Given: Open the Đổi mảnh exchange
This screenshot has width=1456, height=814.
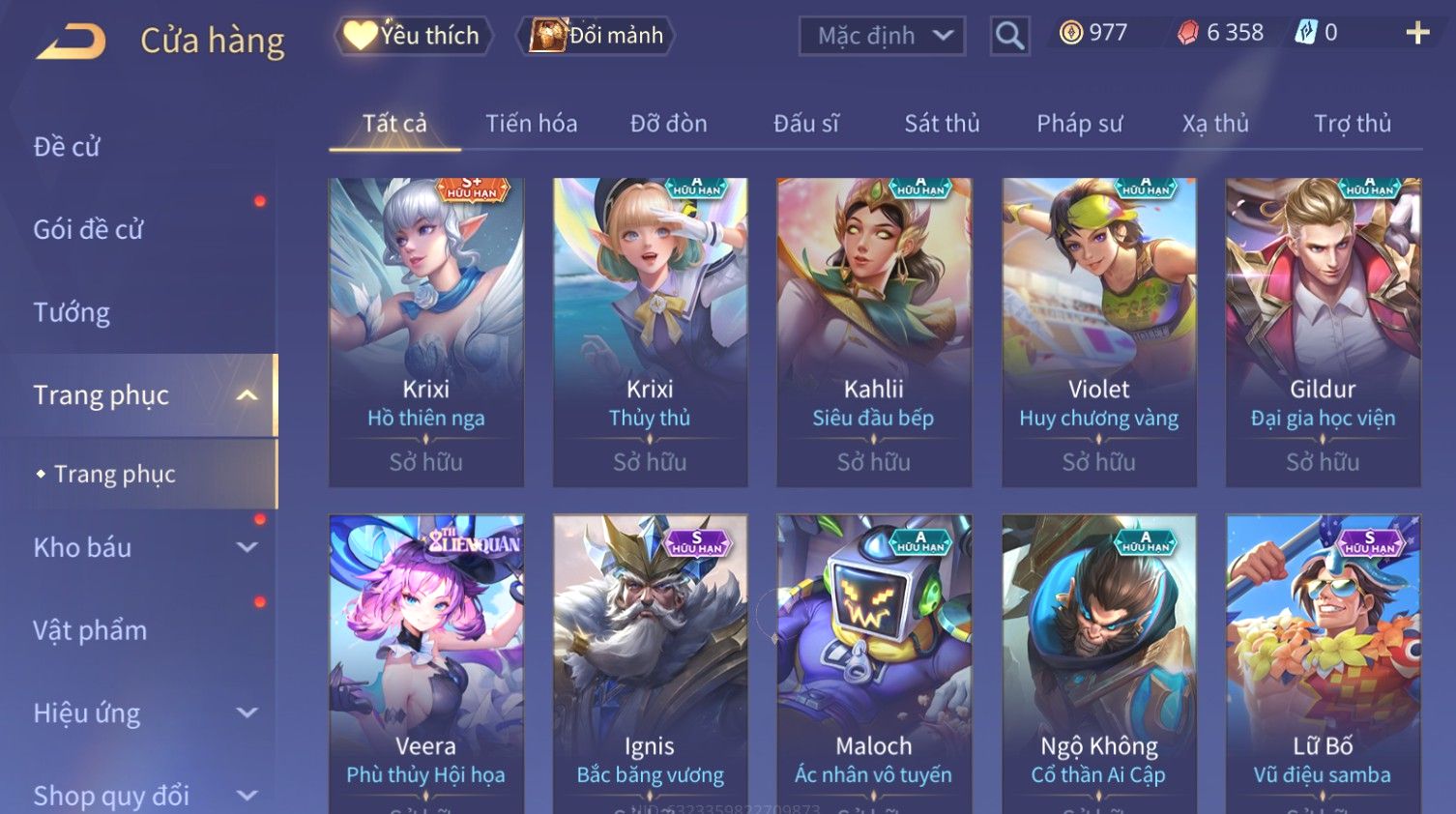Looking at the screenshot, I should 597,36.
